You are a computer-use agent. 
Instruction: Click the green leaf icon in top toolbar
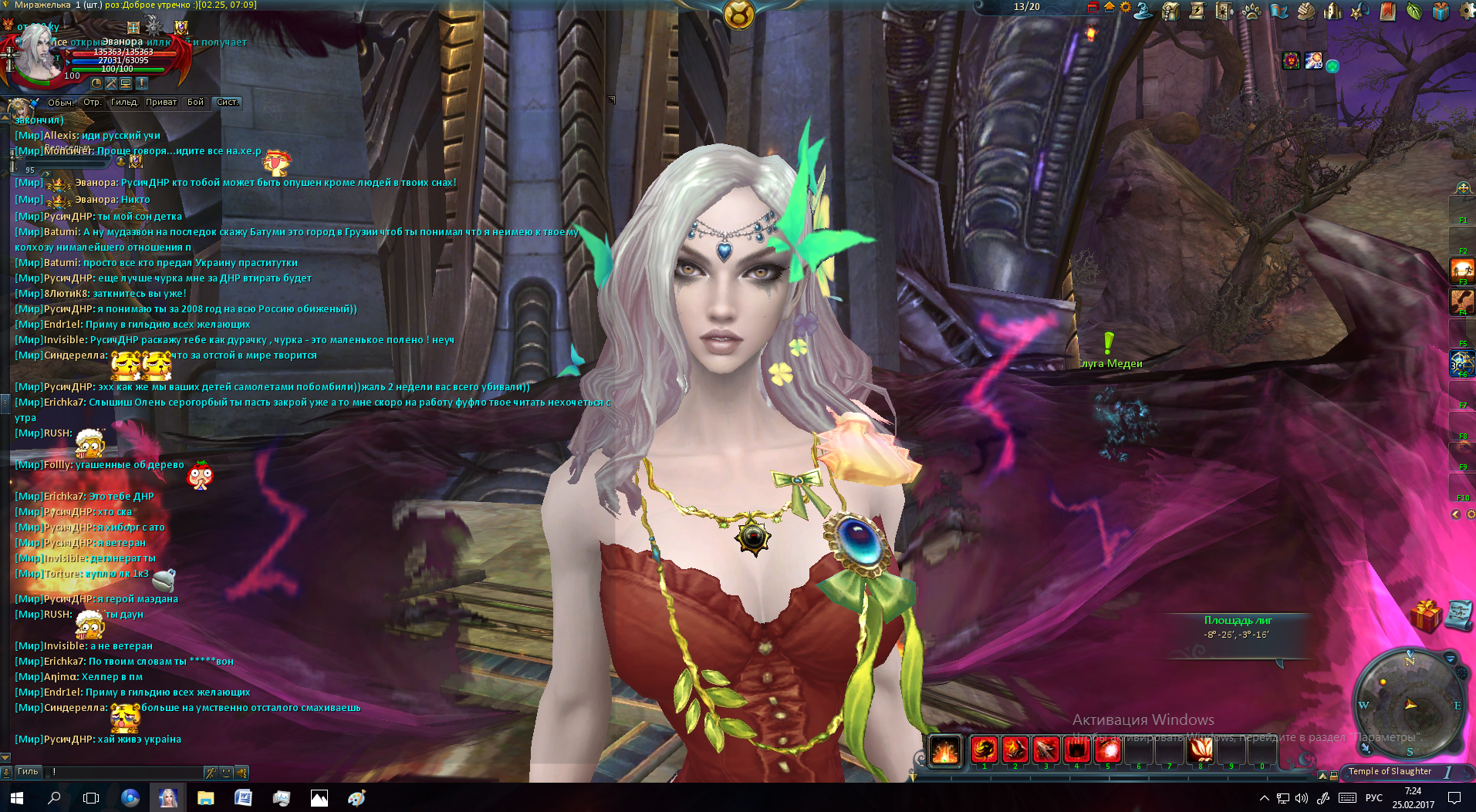pos(1414,11)
